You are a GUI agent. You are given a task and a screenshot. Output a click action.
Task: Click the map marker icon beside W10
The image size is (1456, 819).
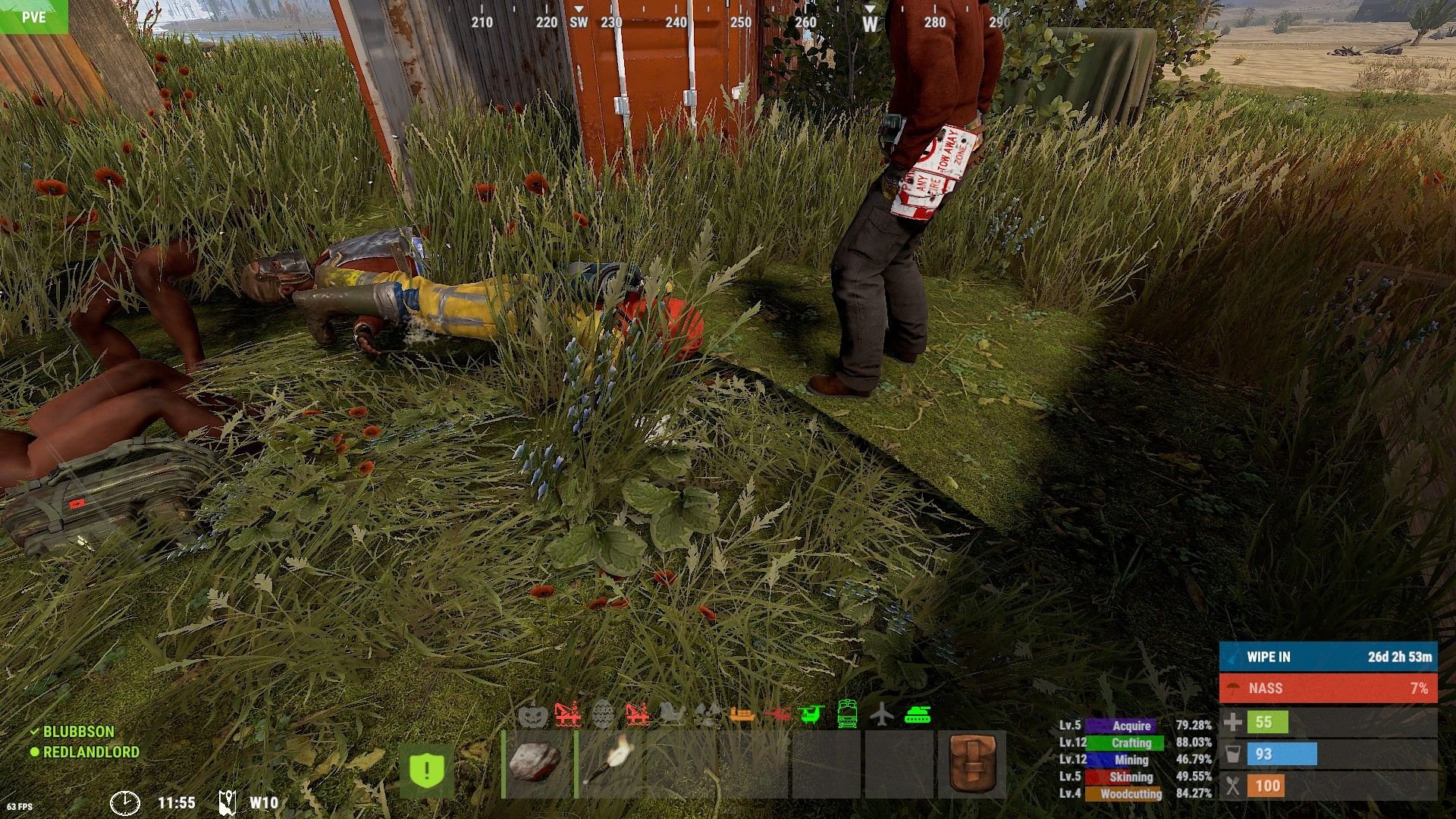pyautogui.click(x=227, y=802)
